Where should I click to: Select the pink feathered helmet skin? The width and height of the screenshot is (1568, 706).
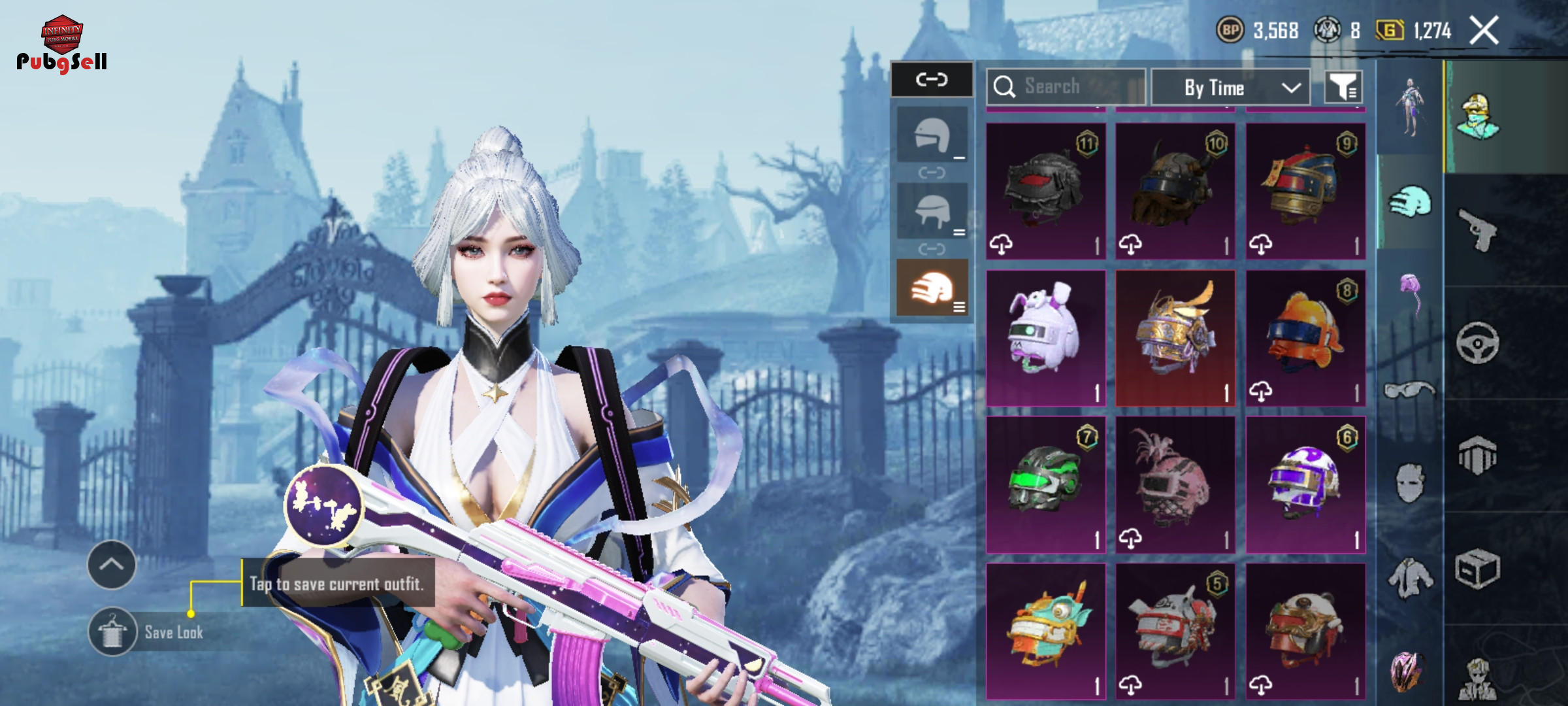pyautogui.click(x=1175, y=485)
